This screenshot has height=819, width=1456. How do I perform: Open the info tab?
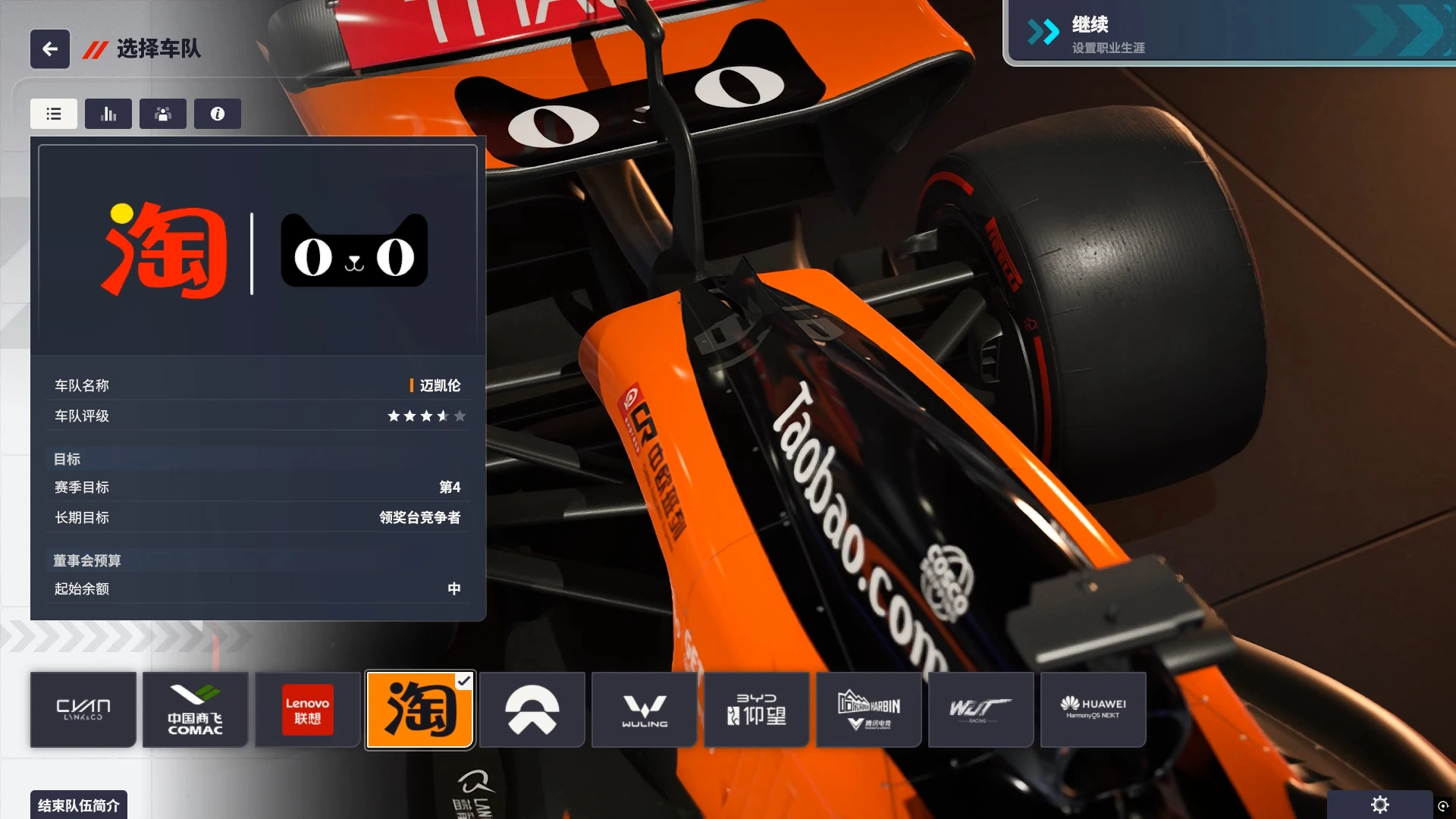[218, 114]
